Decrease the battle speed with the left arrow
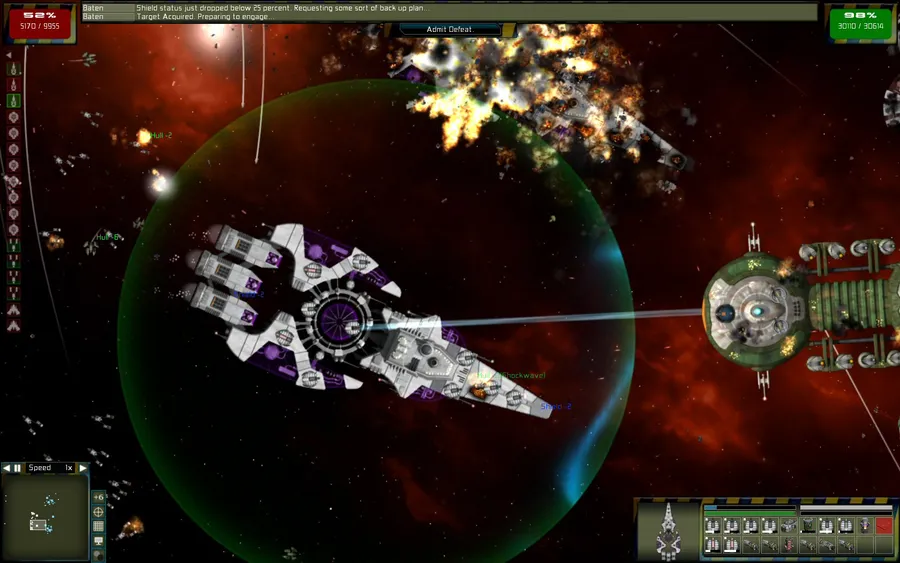The image size is (900, 563). [x=6, y=468]
